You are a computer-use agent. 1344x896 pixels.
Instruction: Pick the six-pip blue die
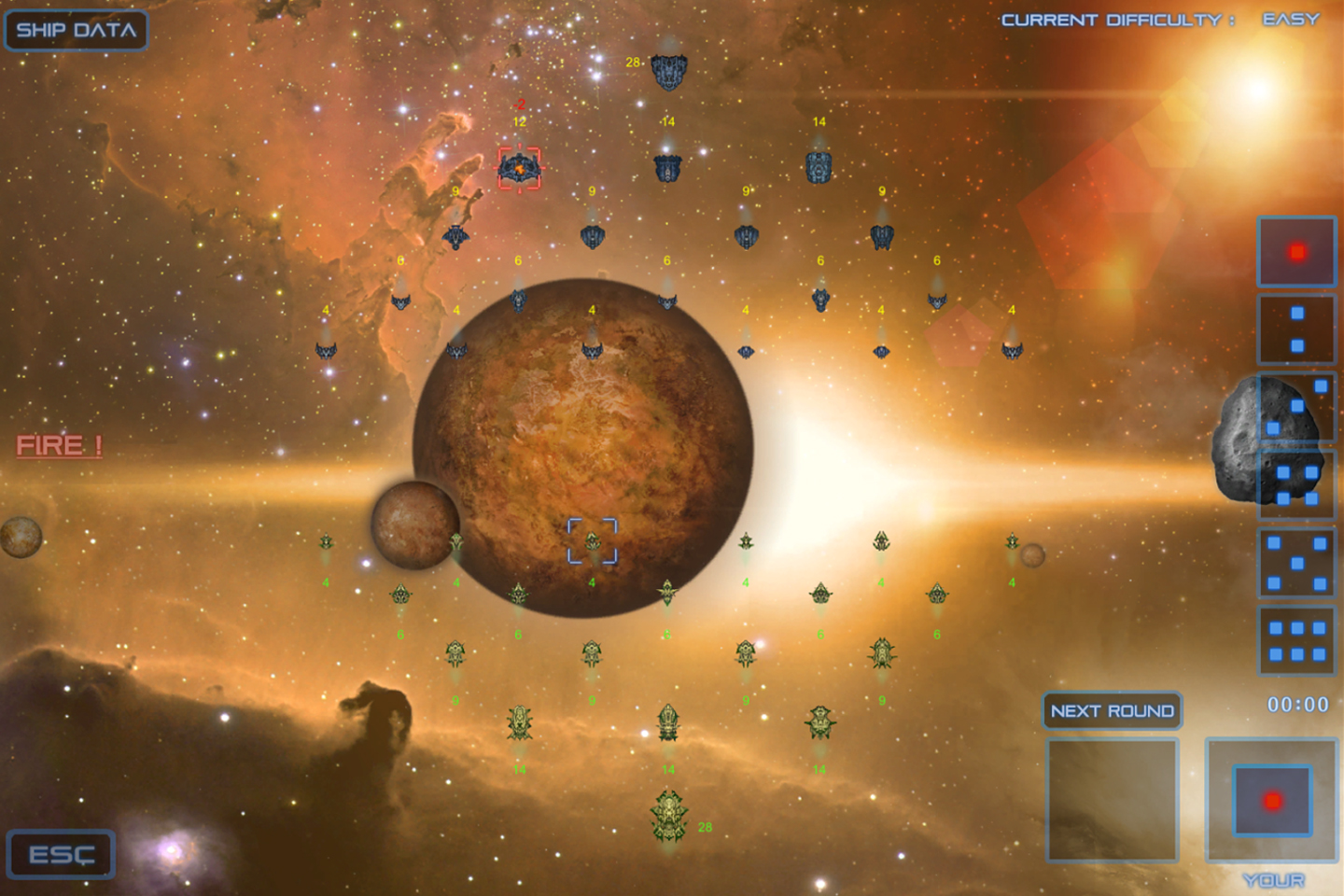click(x=1296, y=640)
